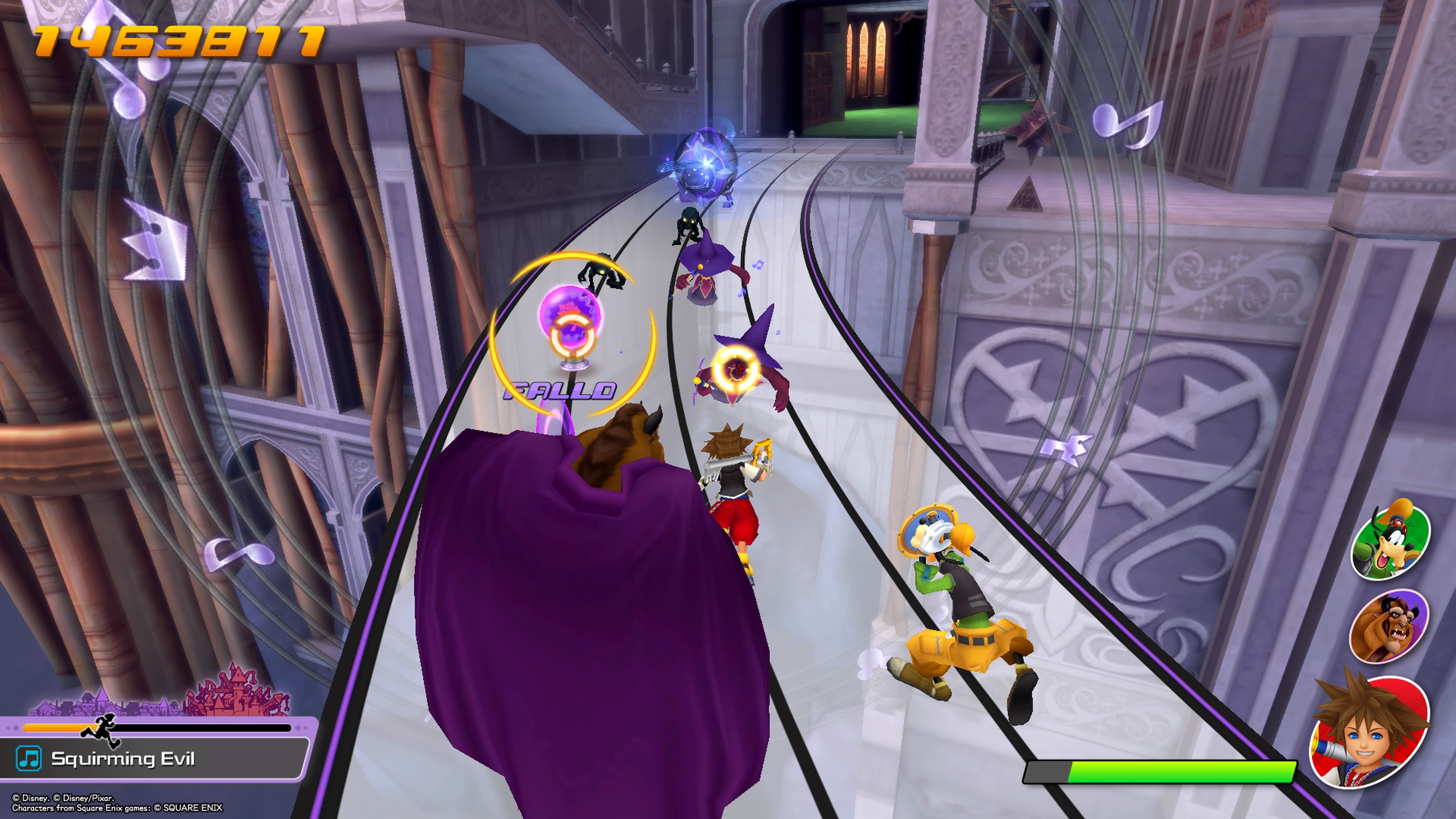This screenshot has height=819, width=1456.
Task: Select the Beast character portrait
Action: 1393,626
